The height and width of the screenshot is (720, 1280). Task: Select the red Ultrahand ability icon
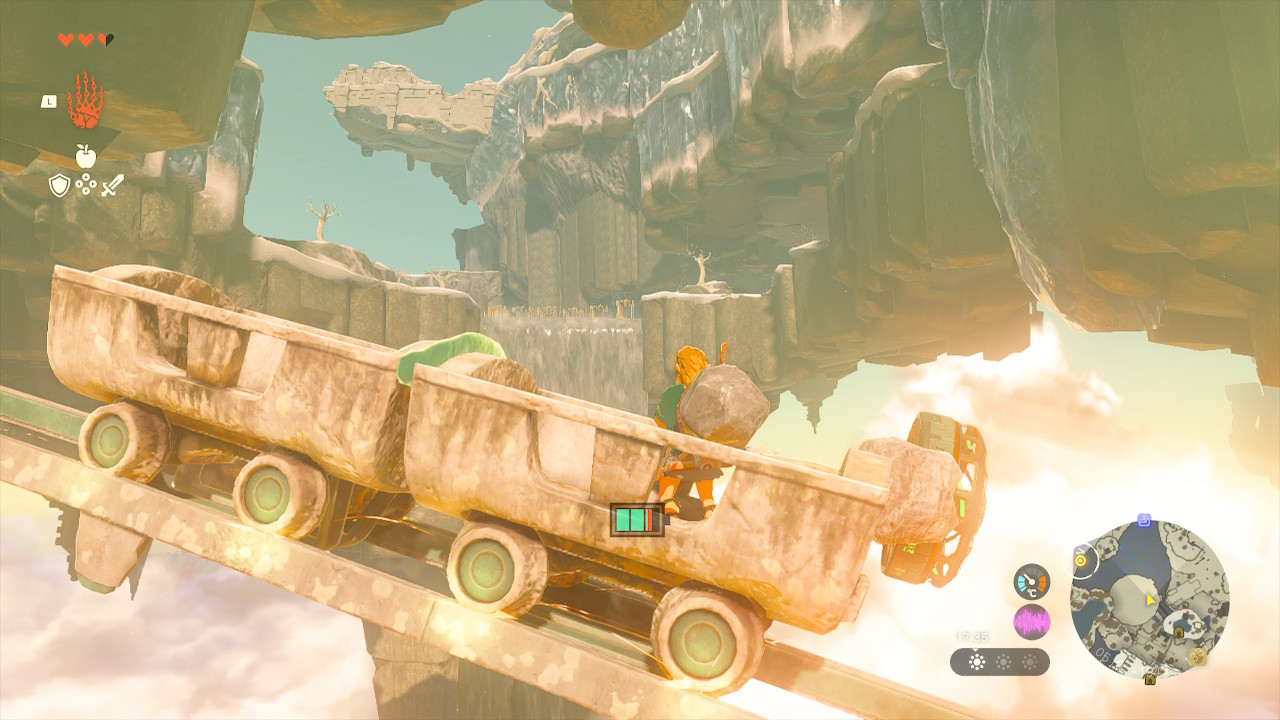pos(85,100)
